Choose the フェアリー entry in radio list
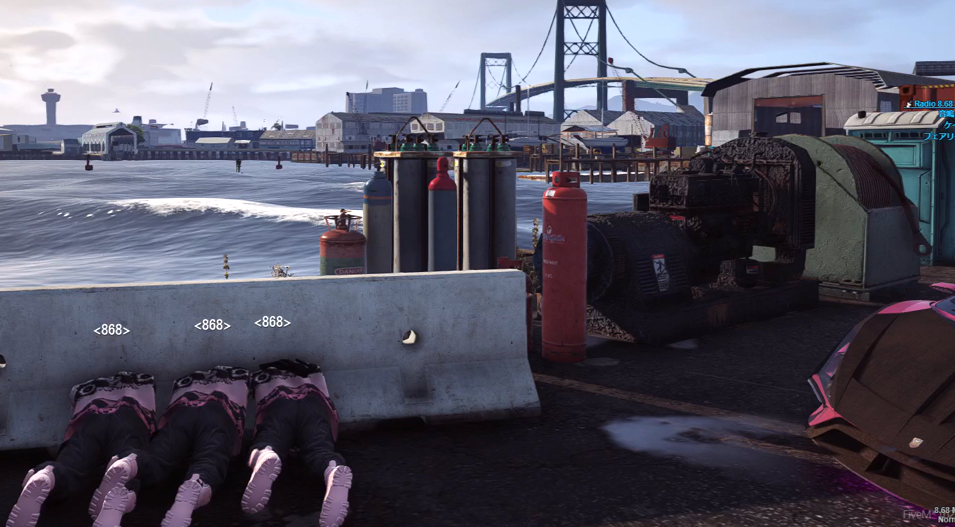The image size is (955, 527). (x=938, y=136)
